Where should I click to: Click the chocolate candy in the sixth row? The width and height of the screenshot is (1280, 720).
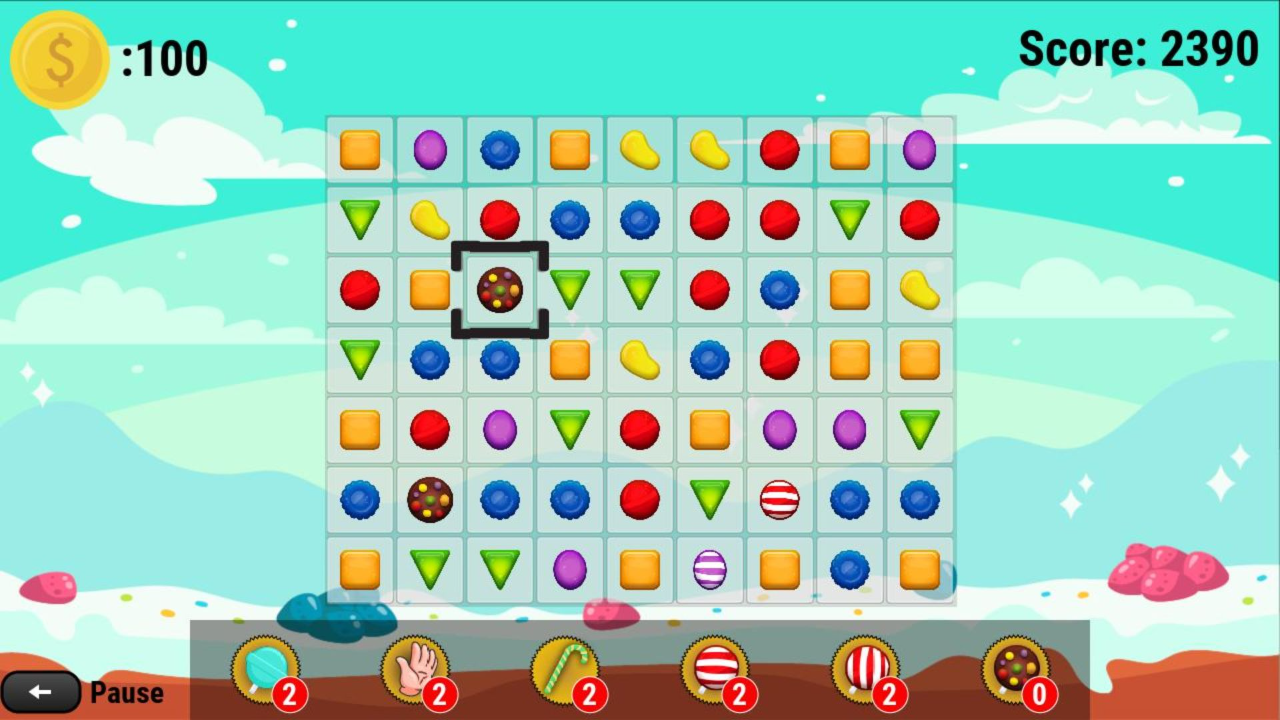(429, 500)
